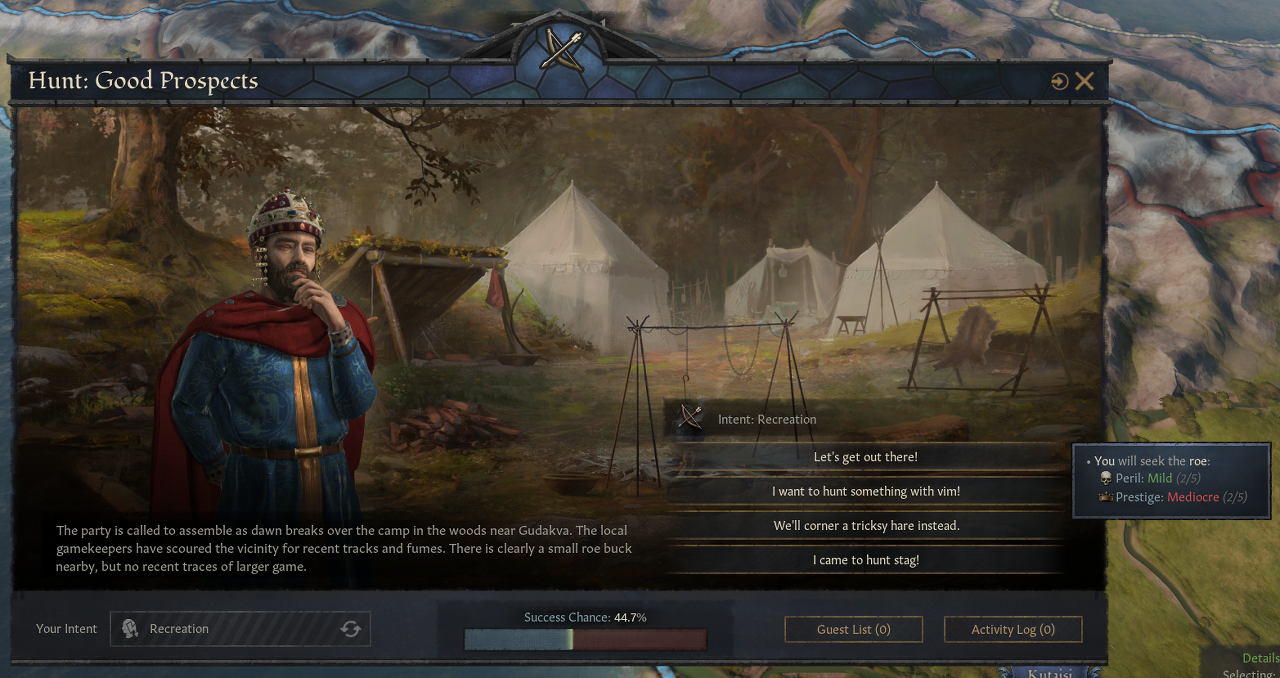Viewport: 1280px width, 678px height.
Task: Select "I want to hunt something with vim!"
Action: click(865, 491)
